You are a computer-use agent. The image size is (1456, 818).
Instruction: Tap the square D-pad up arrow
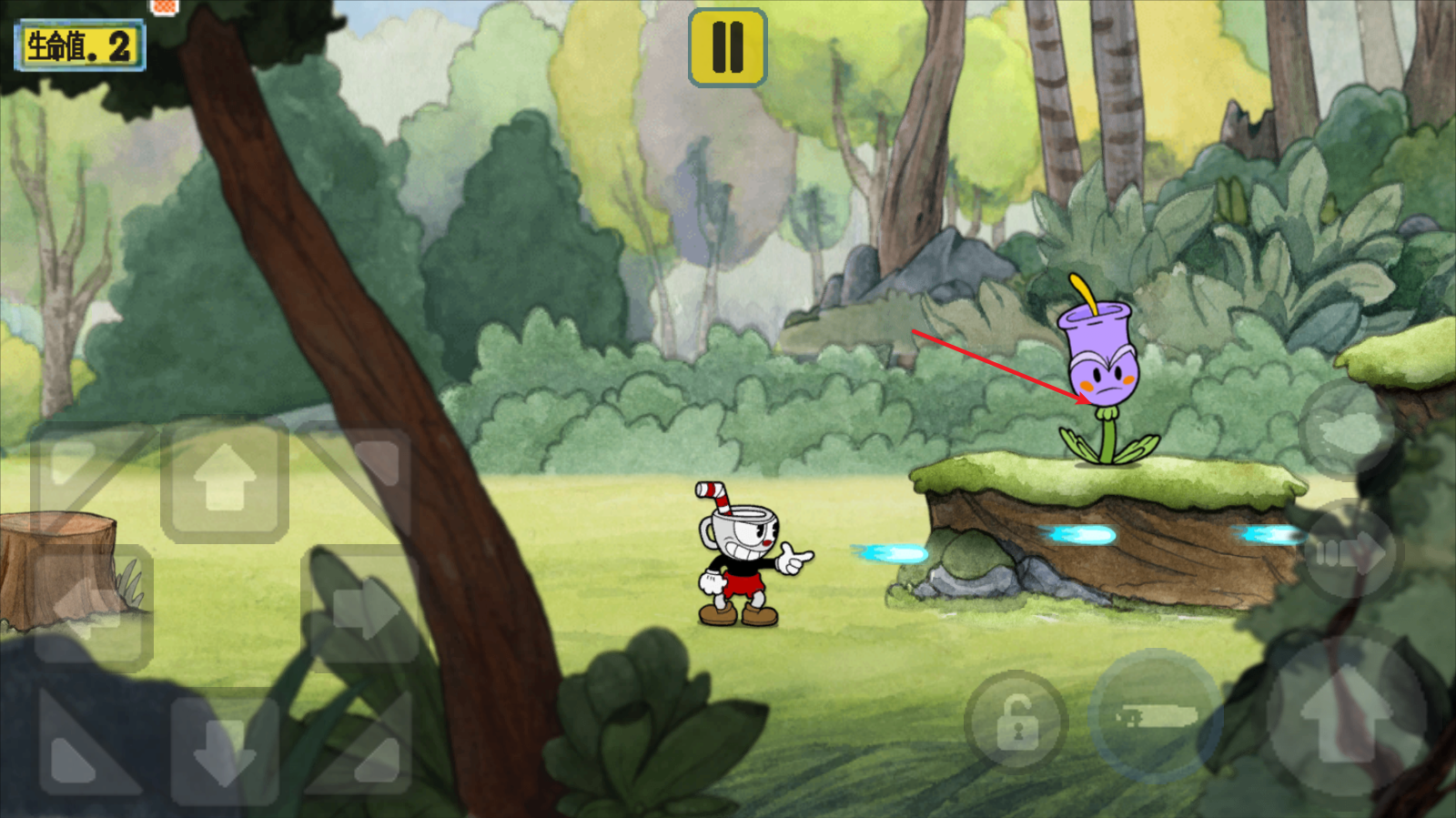225,480
